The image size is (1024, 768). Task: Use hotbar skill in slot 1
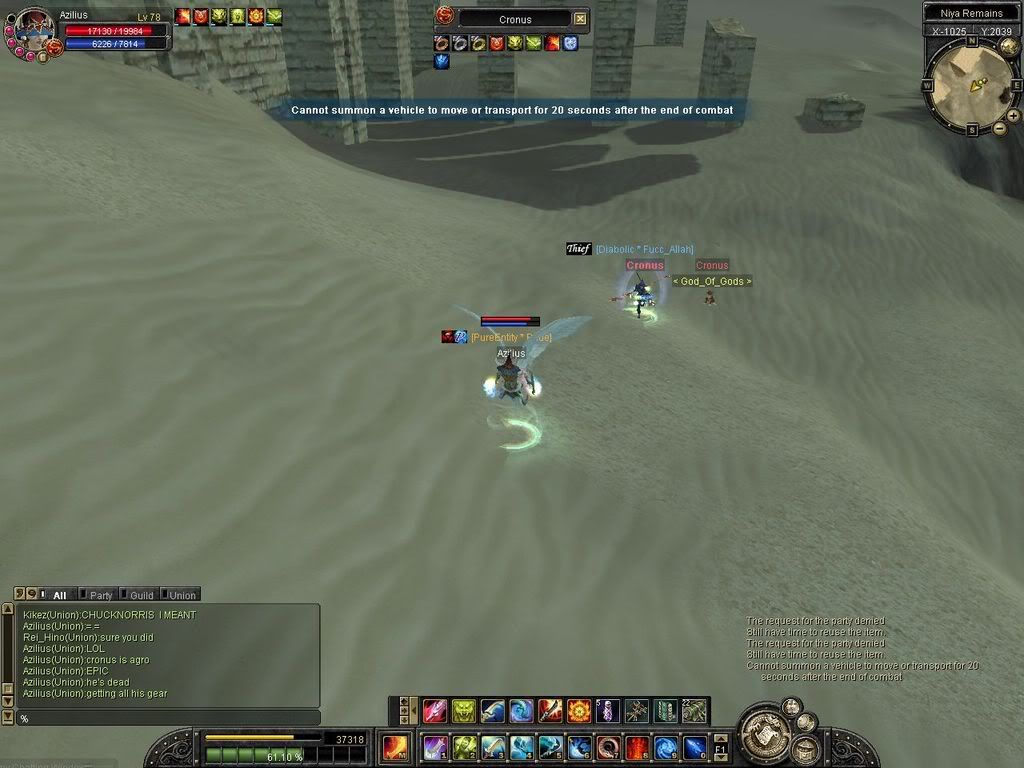435,748
